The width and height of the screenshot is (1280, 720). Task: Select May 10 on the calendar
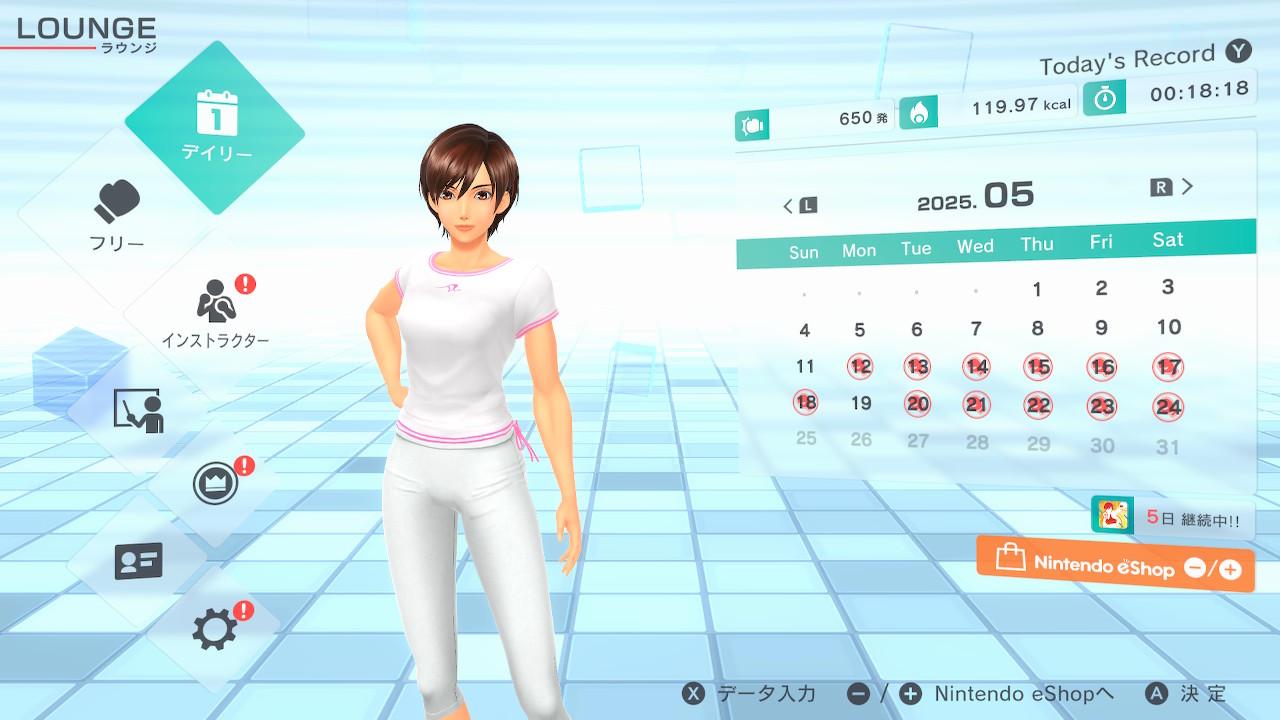[x=1169, y=327]
